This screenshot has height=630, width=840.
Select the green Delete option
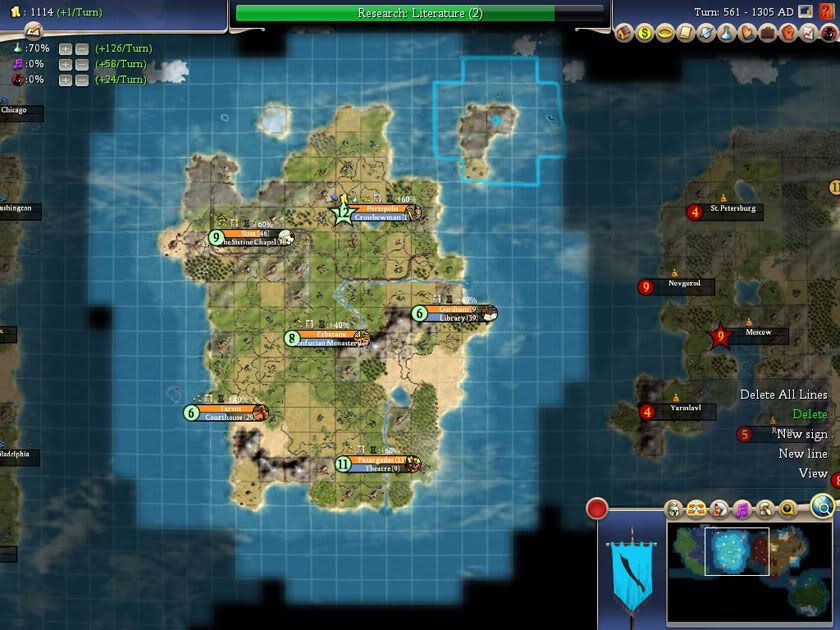pyautogui.click(x=810, y=414)
